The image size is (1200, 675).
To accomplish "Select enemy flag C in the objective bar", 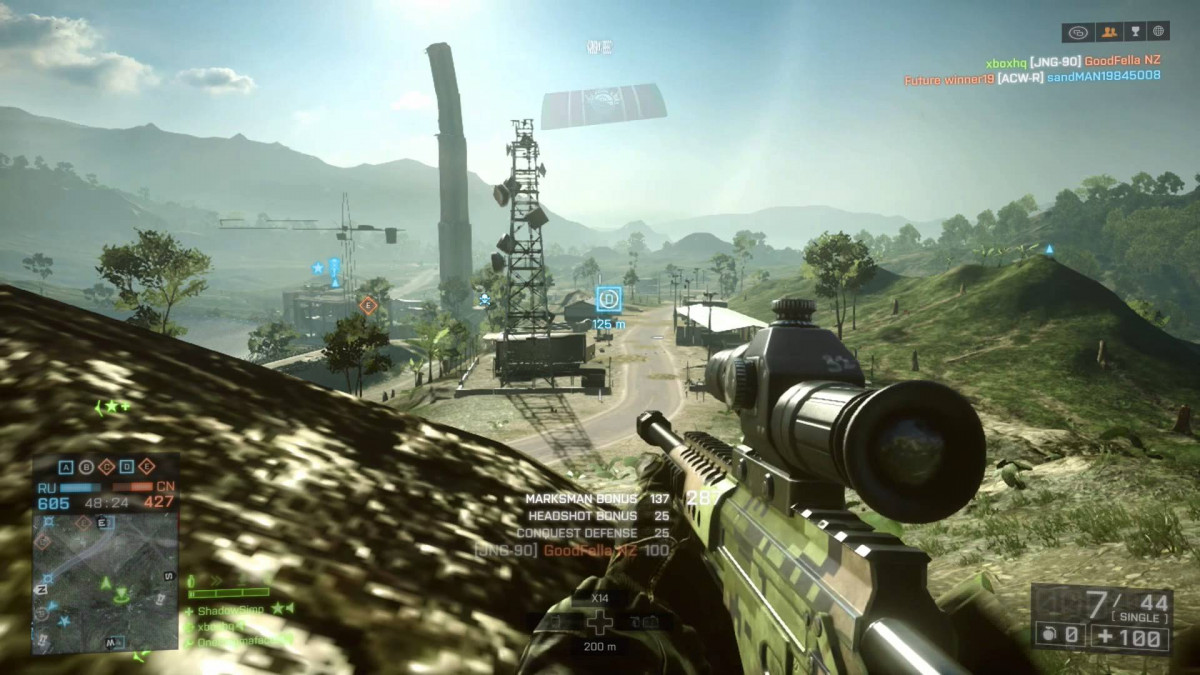I will click(x=107, y=467).
